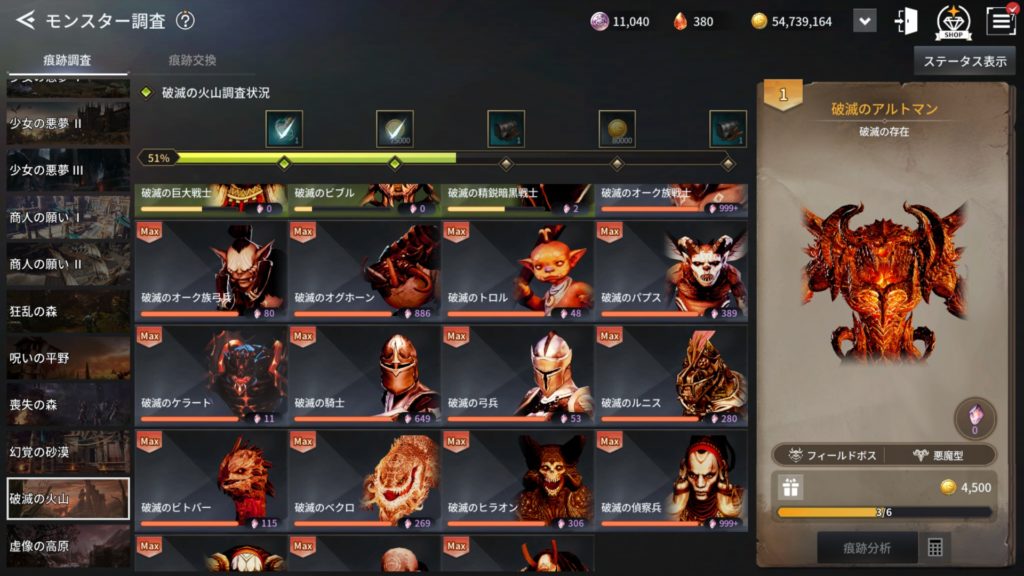
Task: Select the 破滅の偵察兵 monster card
Action: (670, 481)
